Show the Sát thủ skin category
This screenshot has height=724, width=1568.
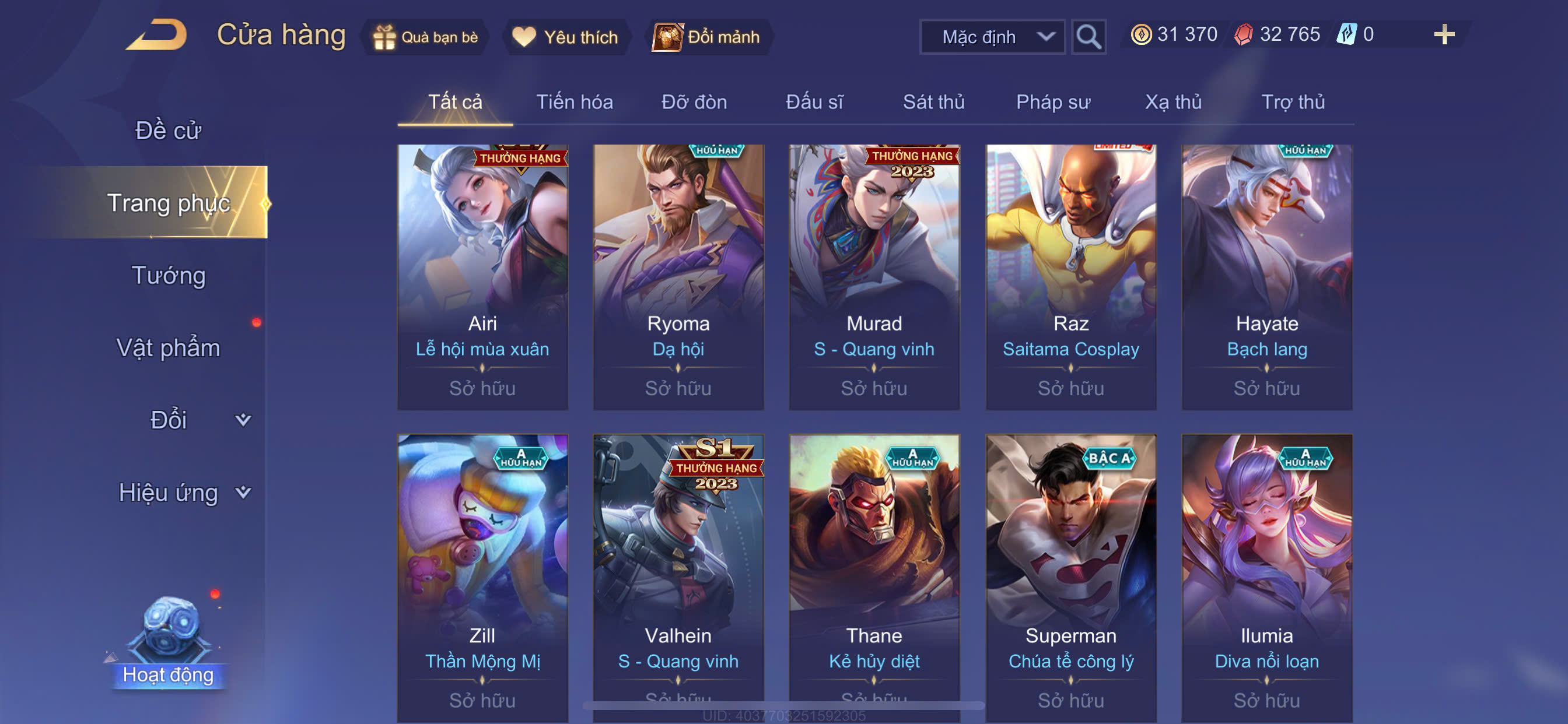933,101
